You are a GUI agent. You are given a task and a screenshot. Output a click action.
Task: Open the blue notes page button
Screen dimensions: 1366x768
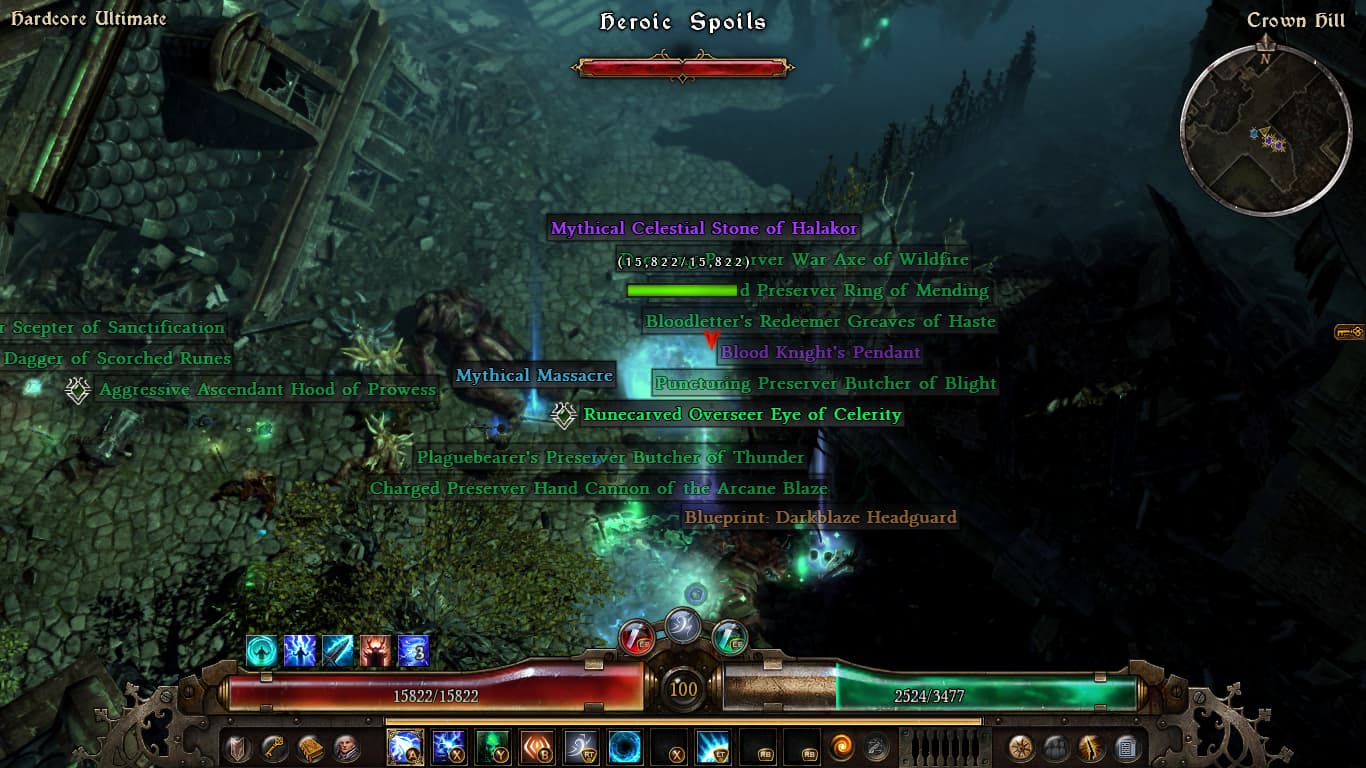1127,747
